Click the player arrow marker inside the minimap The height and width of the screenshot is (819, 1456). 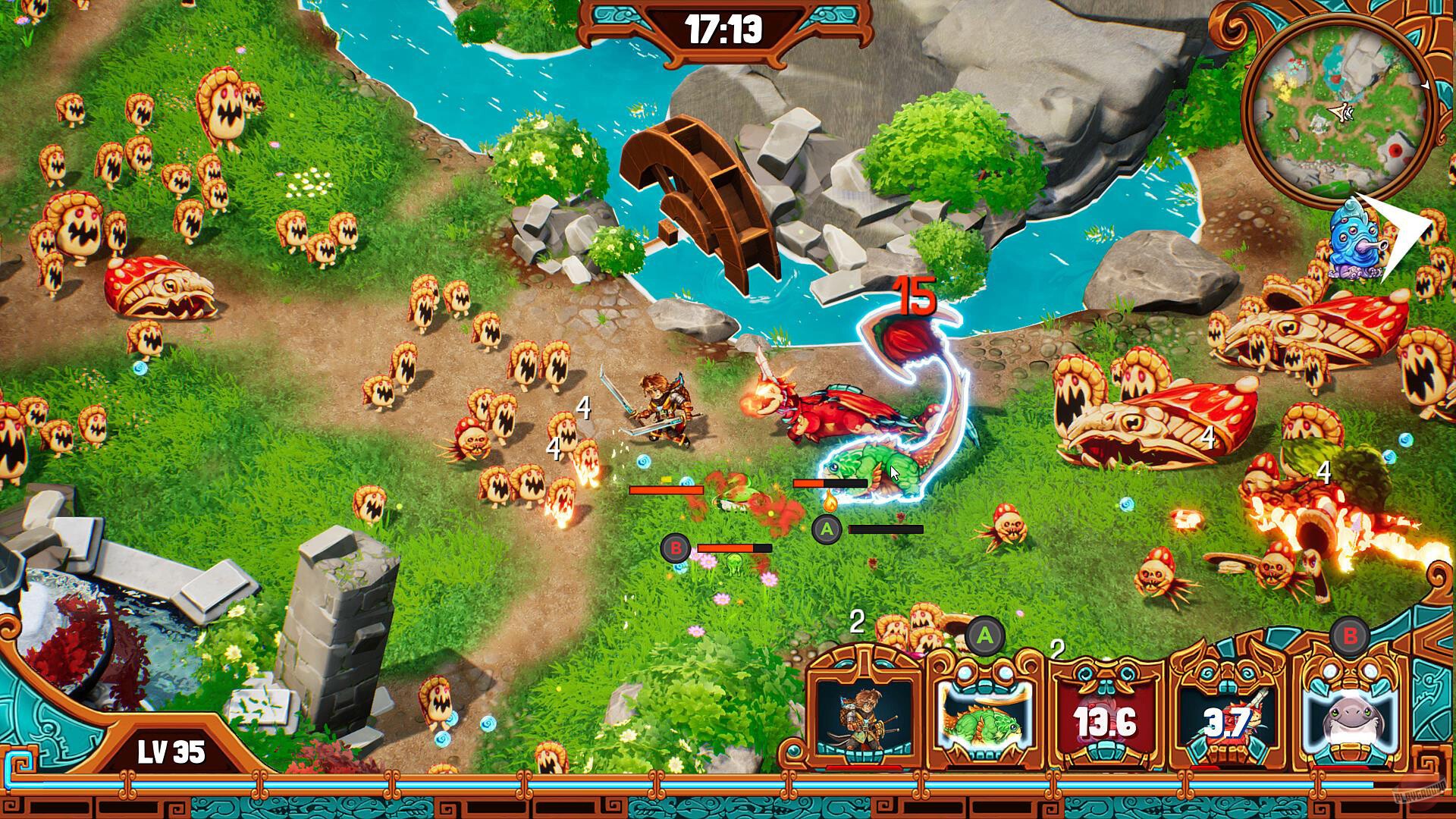pyautogui.click(x=1341, y=111)
